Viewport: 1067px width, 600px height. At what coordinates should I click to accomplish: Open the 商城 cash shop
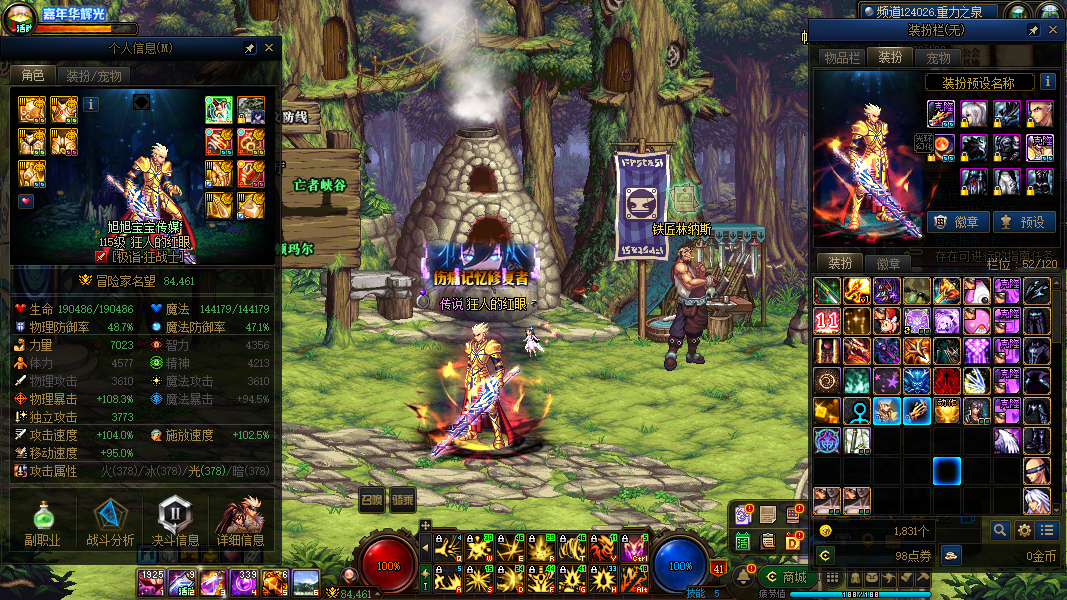[x=785, y=577]
